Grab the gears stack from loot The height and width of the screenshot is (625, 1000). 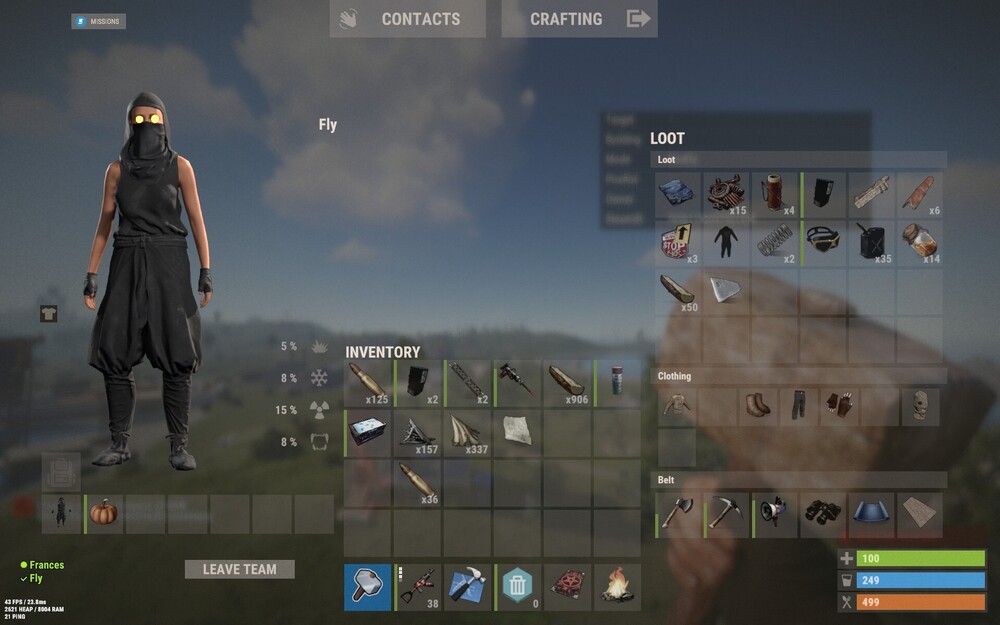pyautogui.click(x=727, y=194)
